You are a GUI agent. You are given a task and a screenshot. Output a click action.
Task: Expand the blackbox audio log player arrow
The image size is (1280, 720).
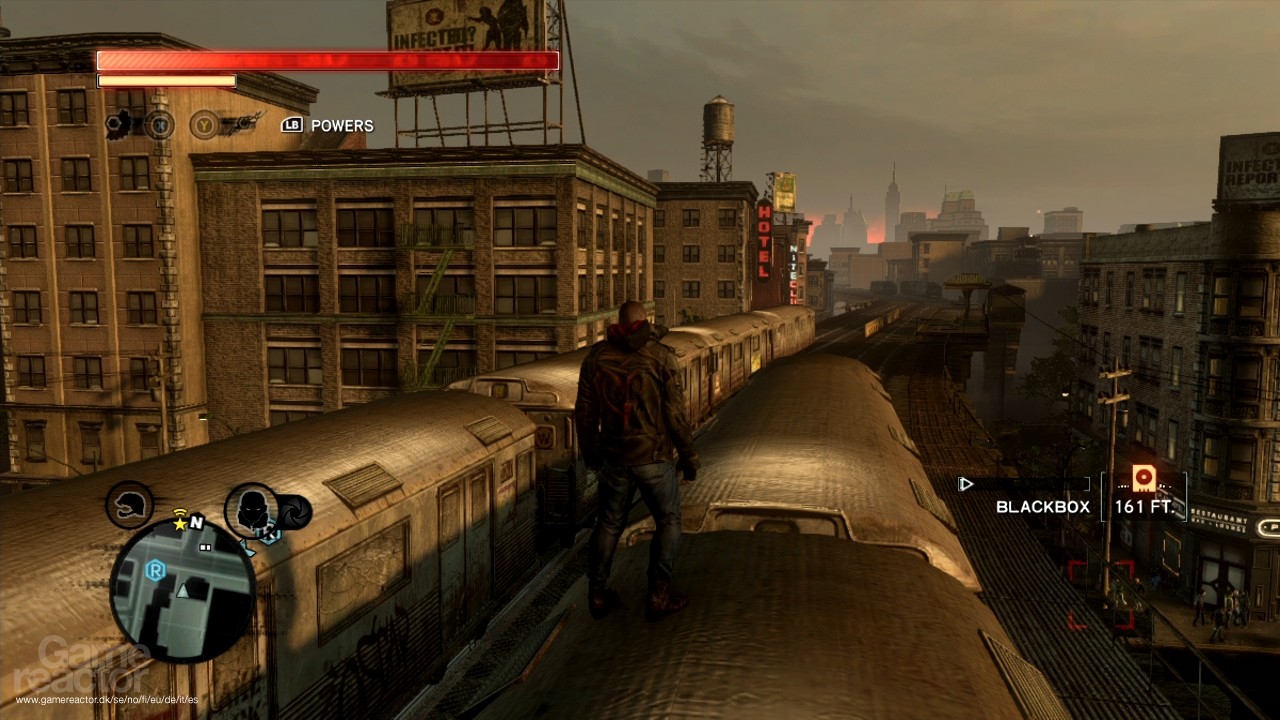point(965,484)
